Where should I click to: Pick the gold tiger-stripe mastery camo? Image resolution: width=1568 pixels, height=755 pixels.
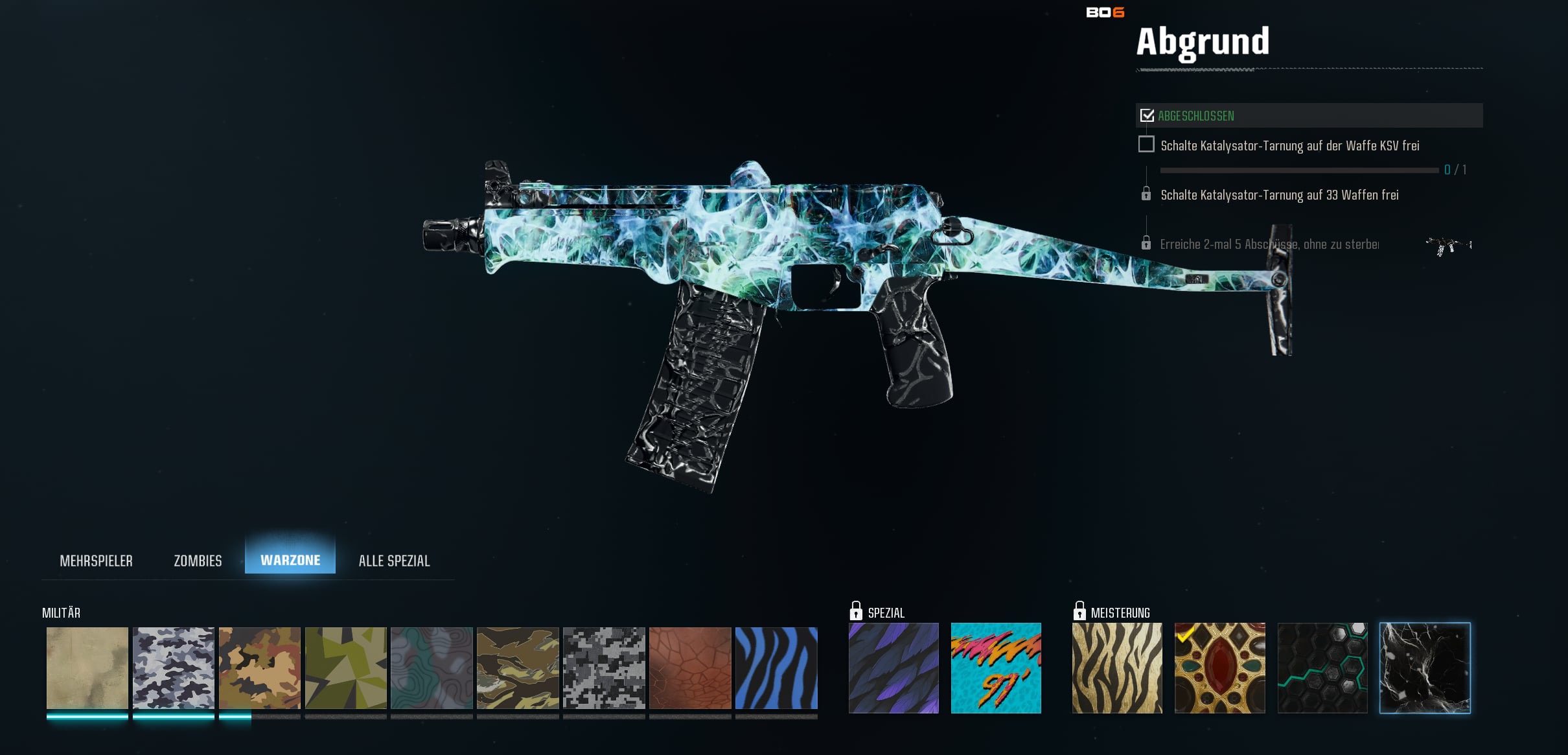point(1117,668)
